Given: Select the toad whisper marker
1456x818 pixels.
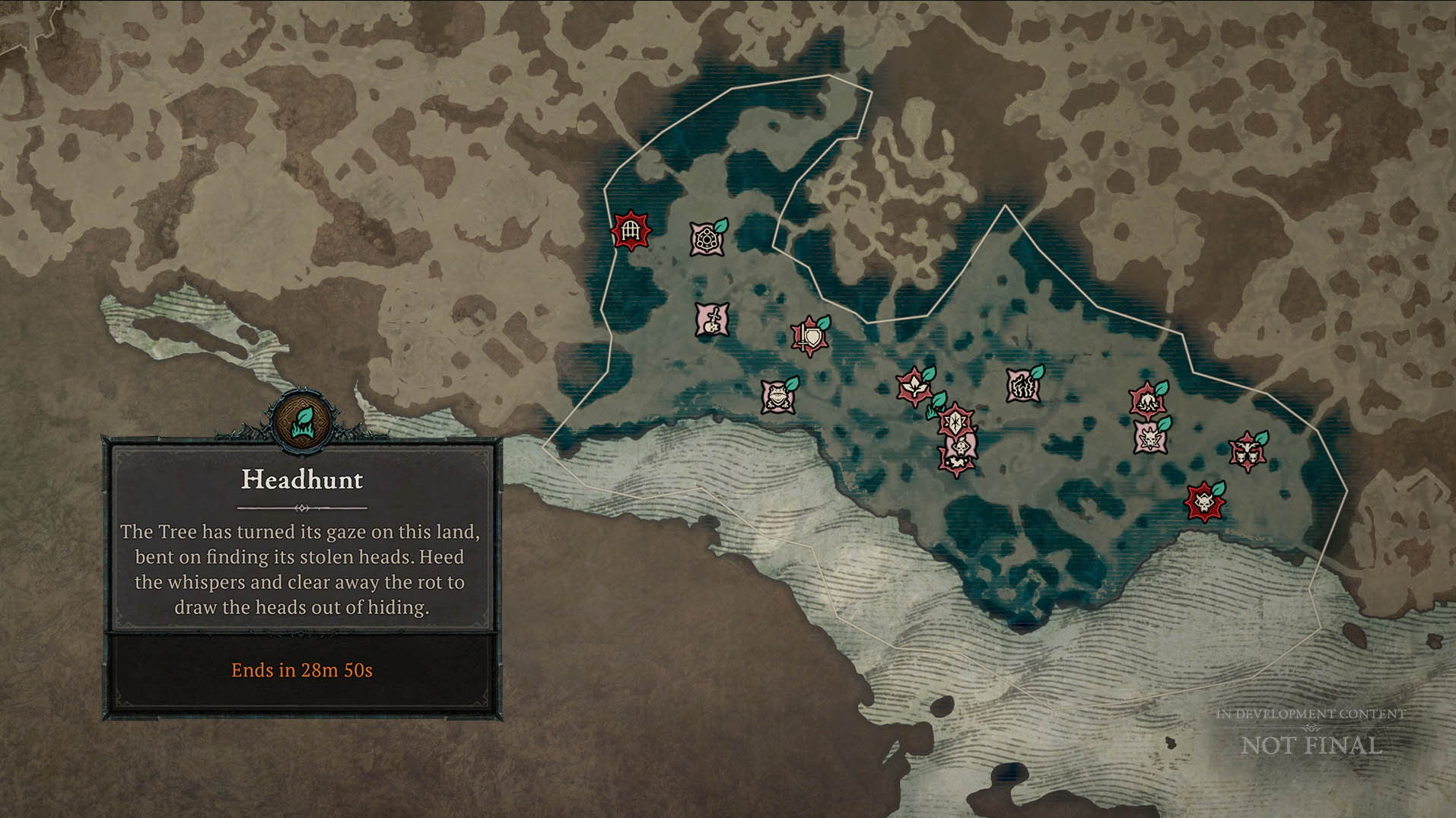Looking at the screenshot, I should [777, 396].
